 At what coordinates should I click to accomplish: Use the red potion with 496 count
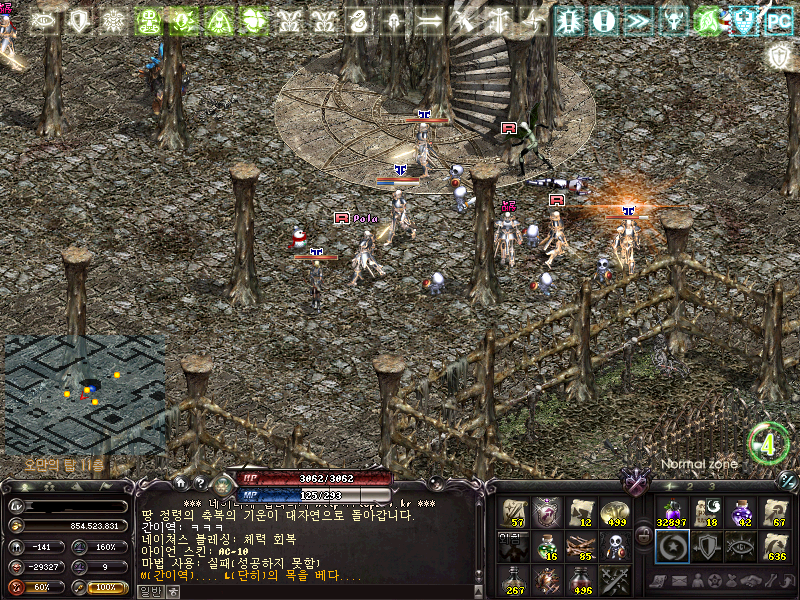[x=581, y=580]
